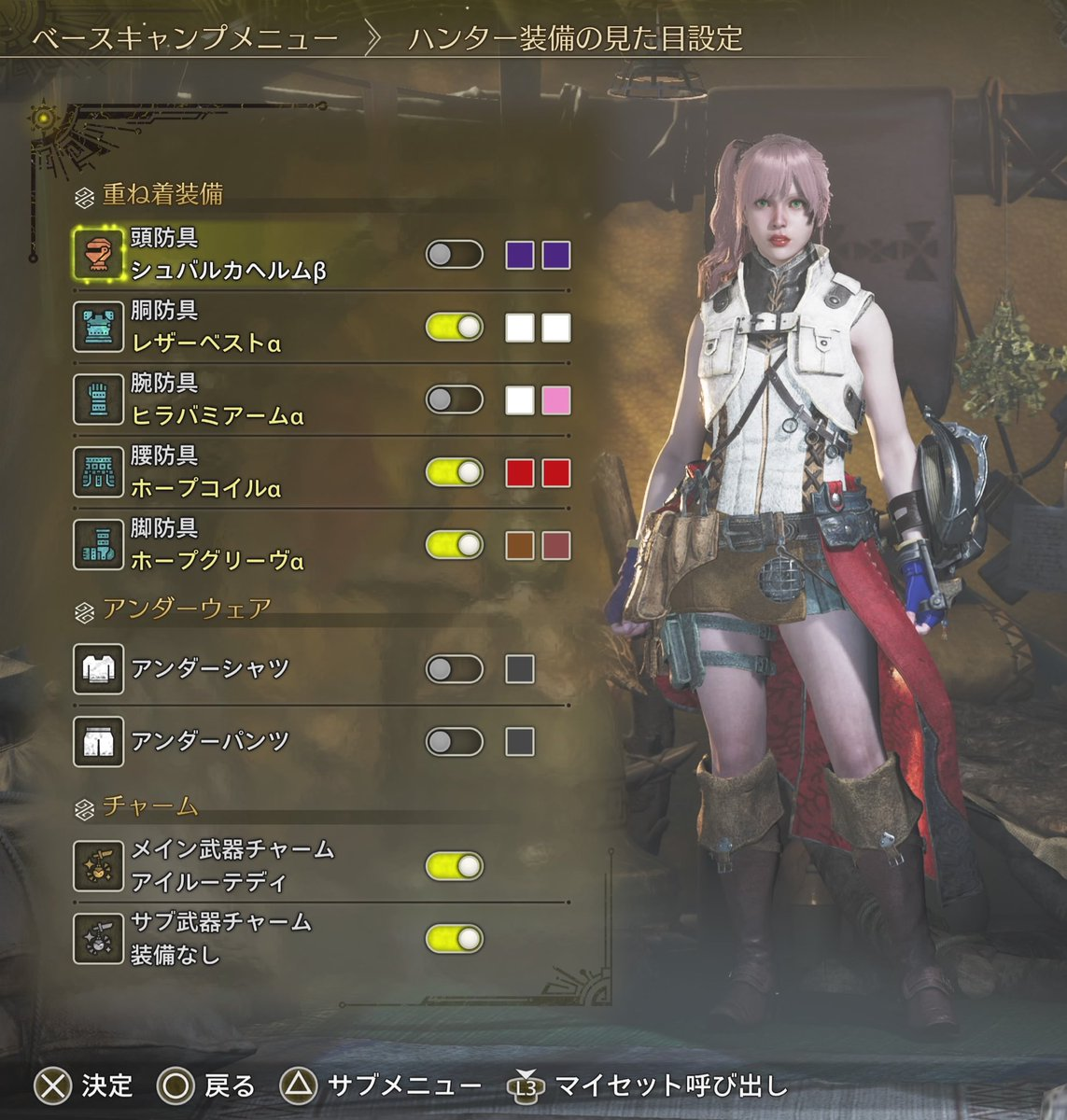Select the arm armor ヒラバミアームα row
1067x1120 pixels.
click(217, 400)
